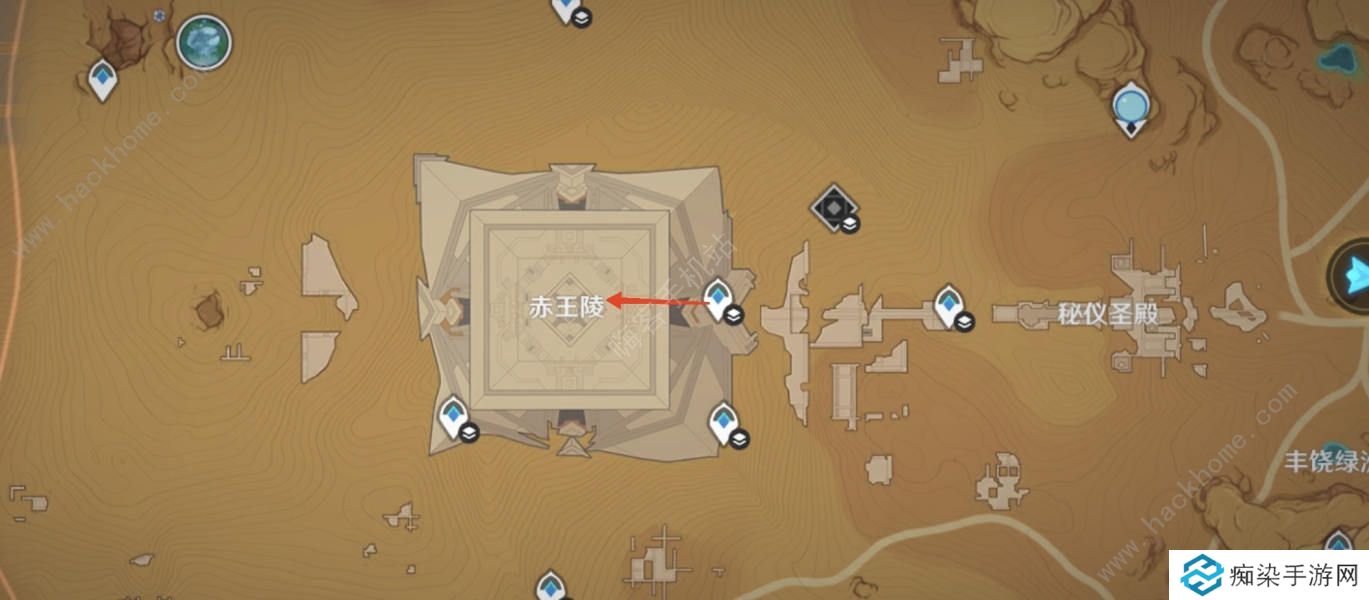The width and height of the screenshot is (1369, 600).
Task: Choose the teleport waypoint beside 秘仪圣殿
Action: click(x=948, y=305)
